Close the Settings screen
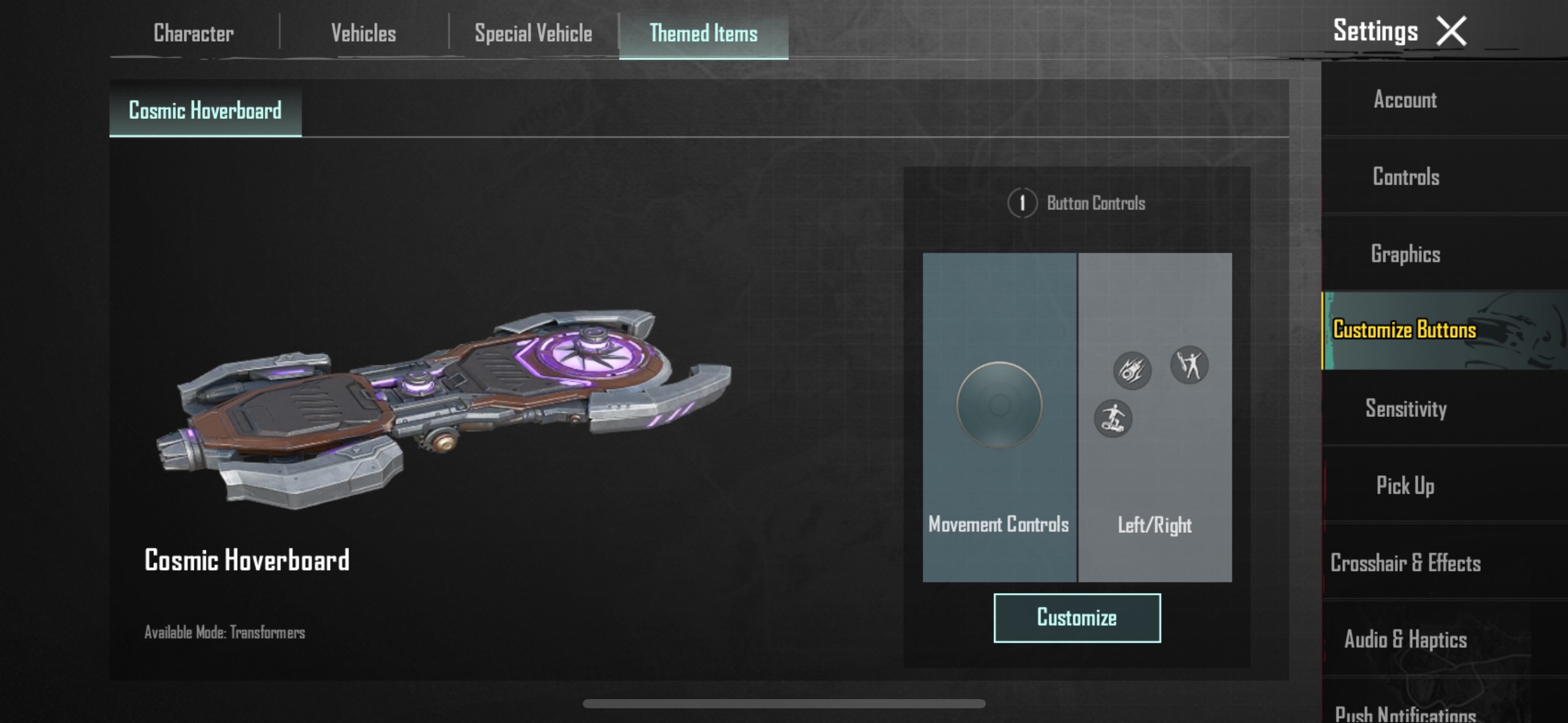 (x=1451, y=31)
